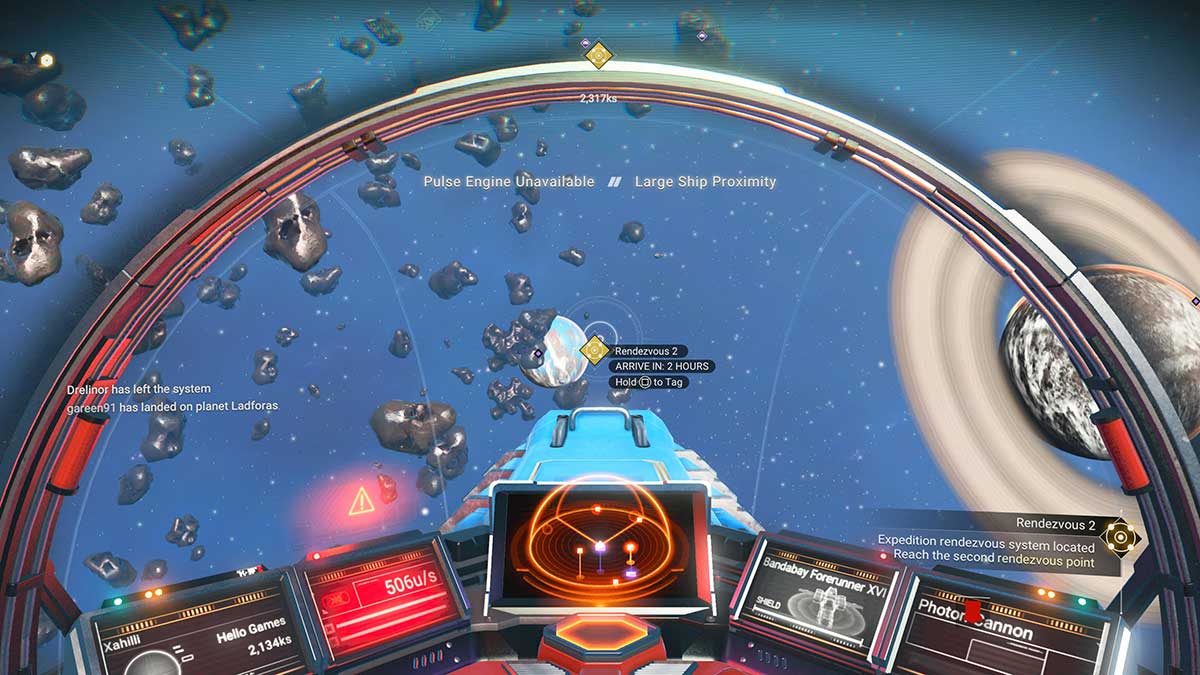The height and width of the screenshot is (675, 1200).
Task: Click the gold compass marker above the distance
Action: (598, 55)
